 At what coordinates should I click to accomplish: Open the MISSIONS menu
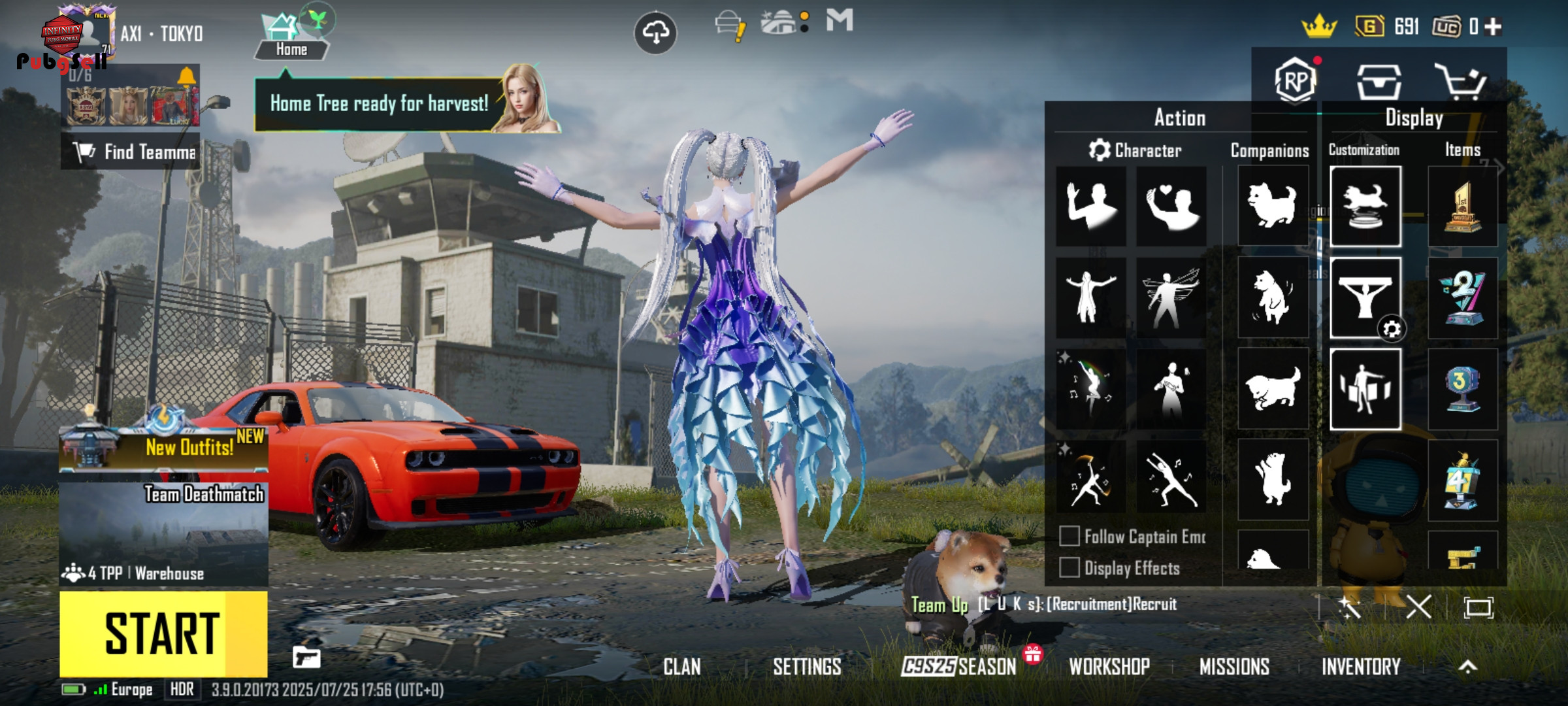point(1234,667)
